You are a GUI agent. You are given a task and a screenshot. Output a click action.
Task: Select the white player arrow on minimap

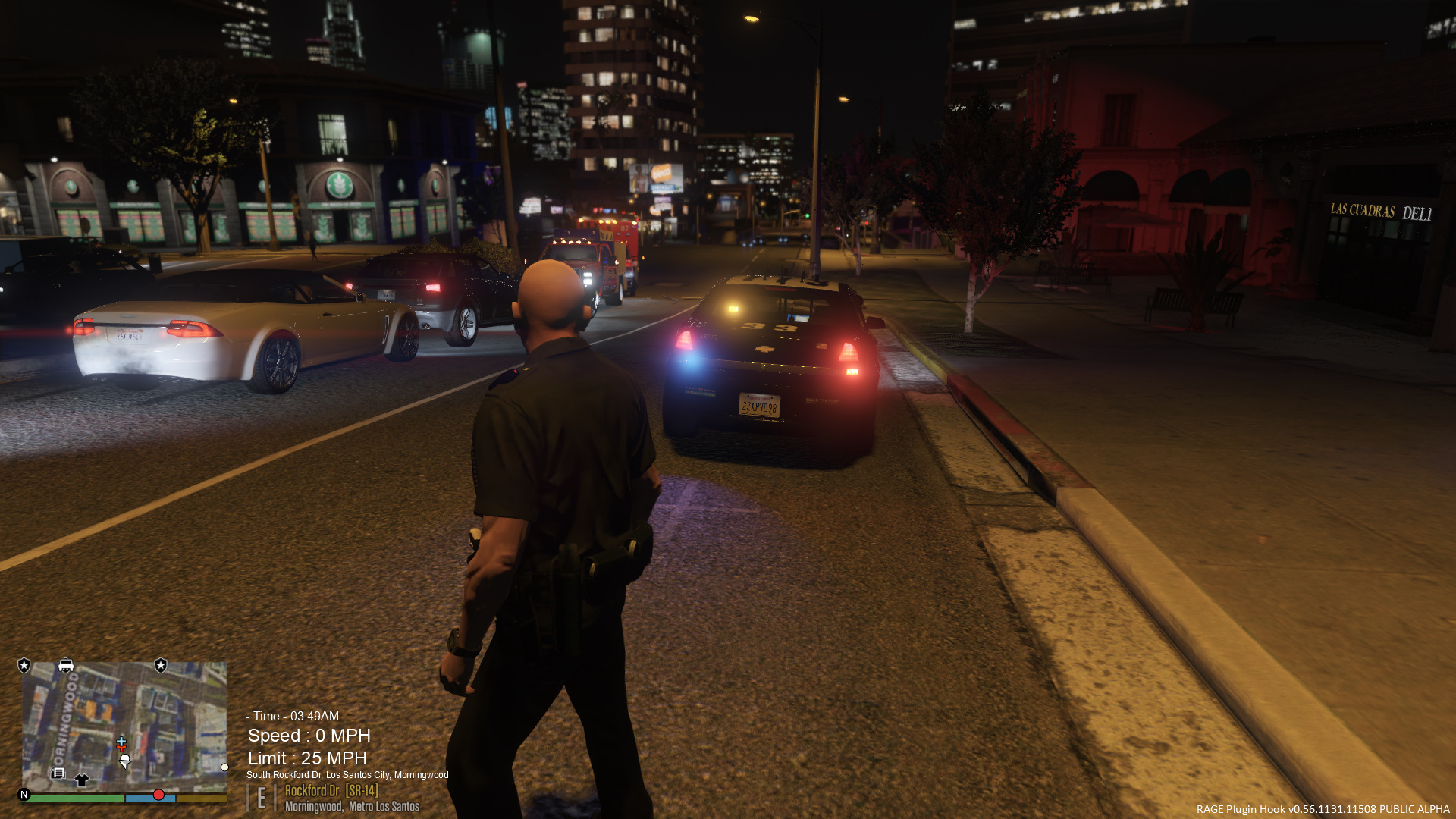click(125, 760)
